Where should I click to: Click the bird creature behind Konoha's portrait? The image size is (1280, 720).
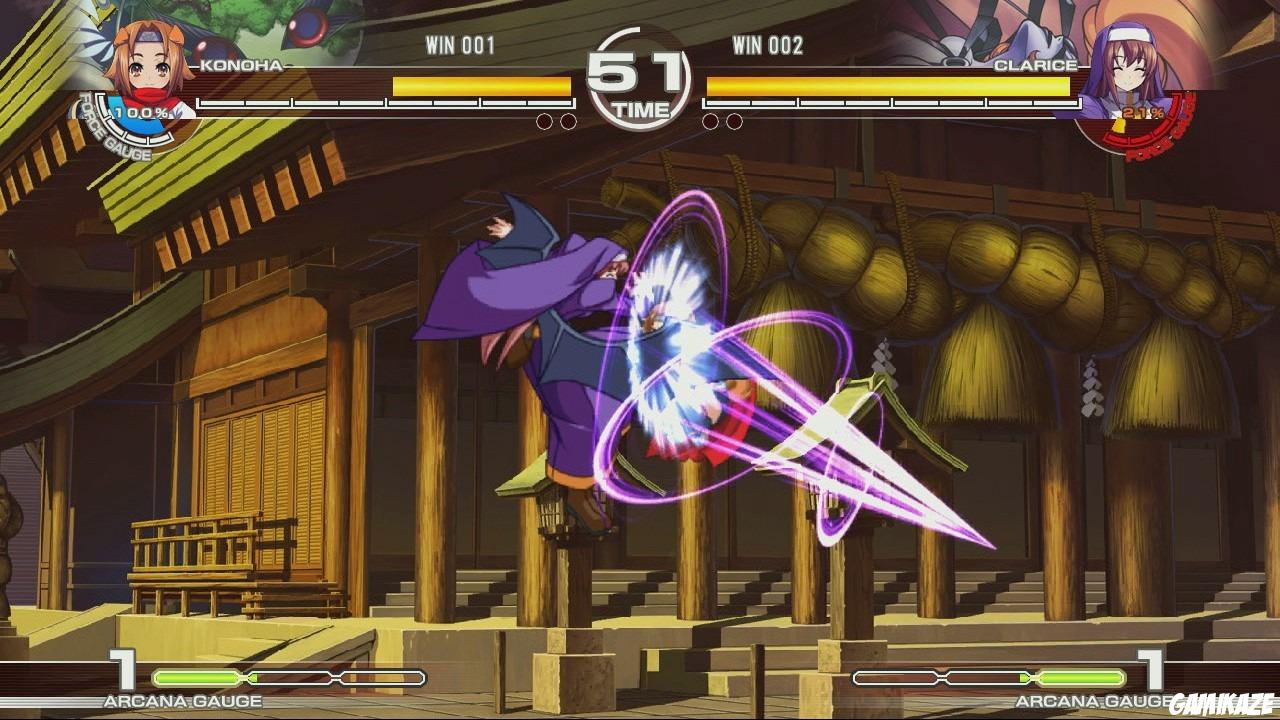(x=310, y=25)
